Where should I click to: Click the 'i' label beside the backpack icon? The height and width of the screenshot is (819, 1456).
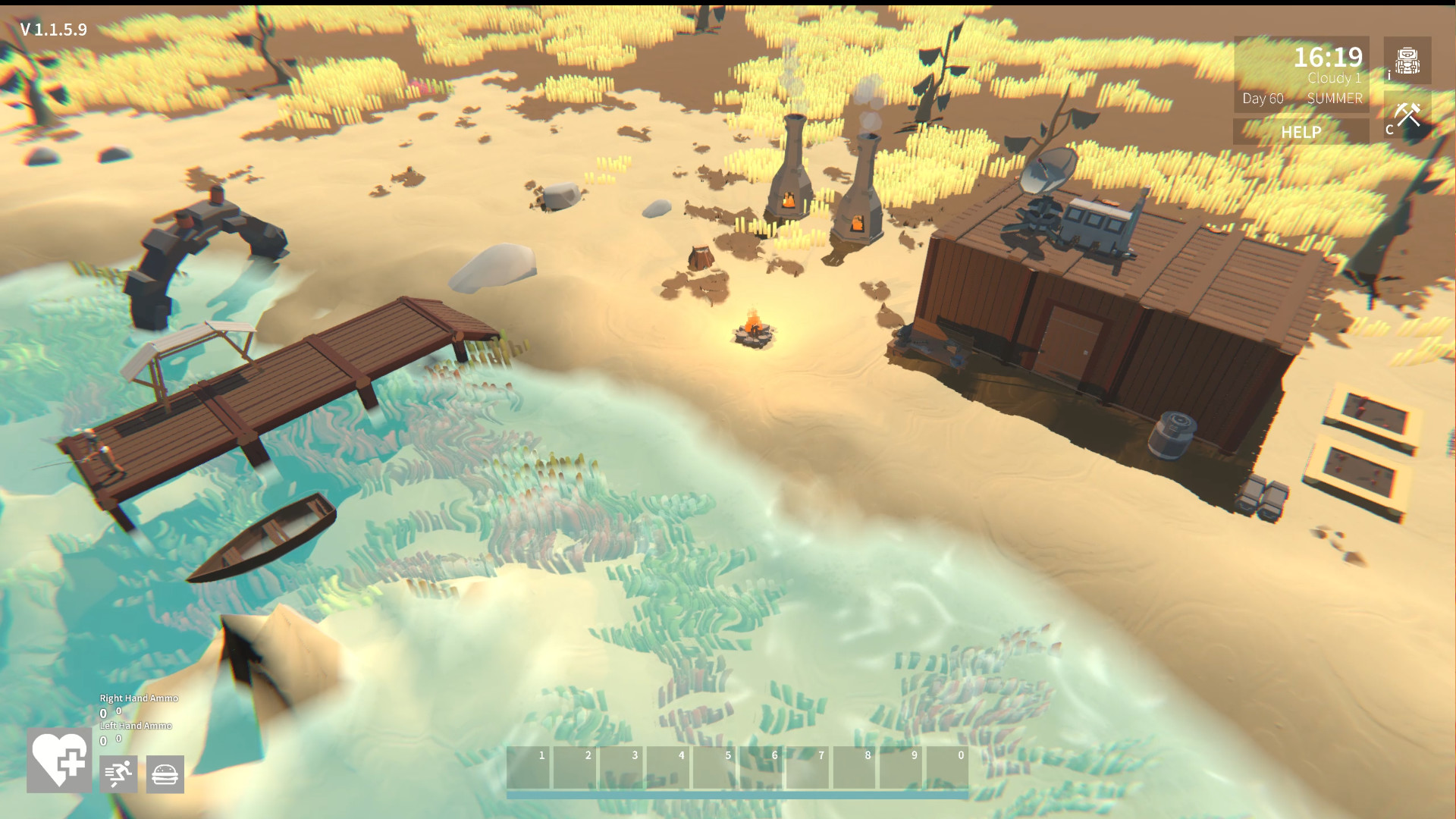pos(1389,75)
